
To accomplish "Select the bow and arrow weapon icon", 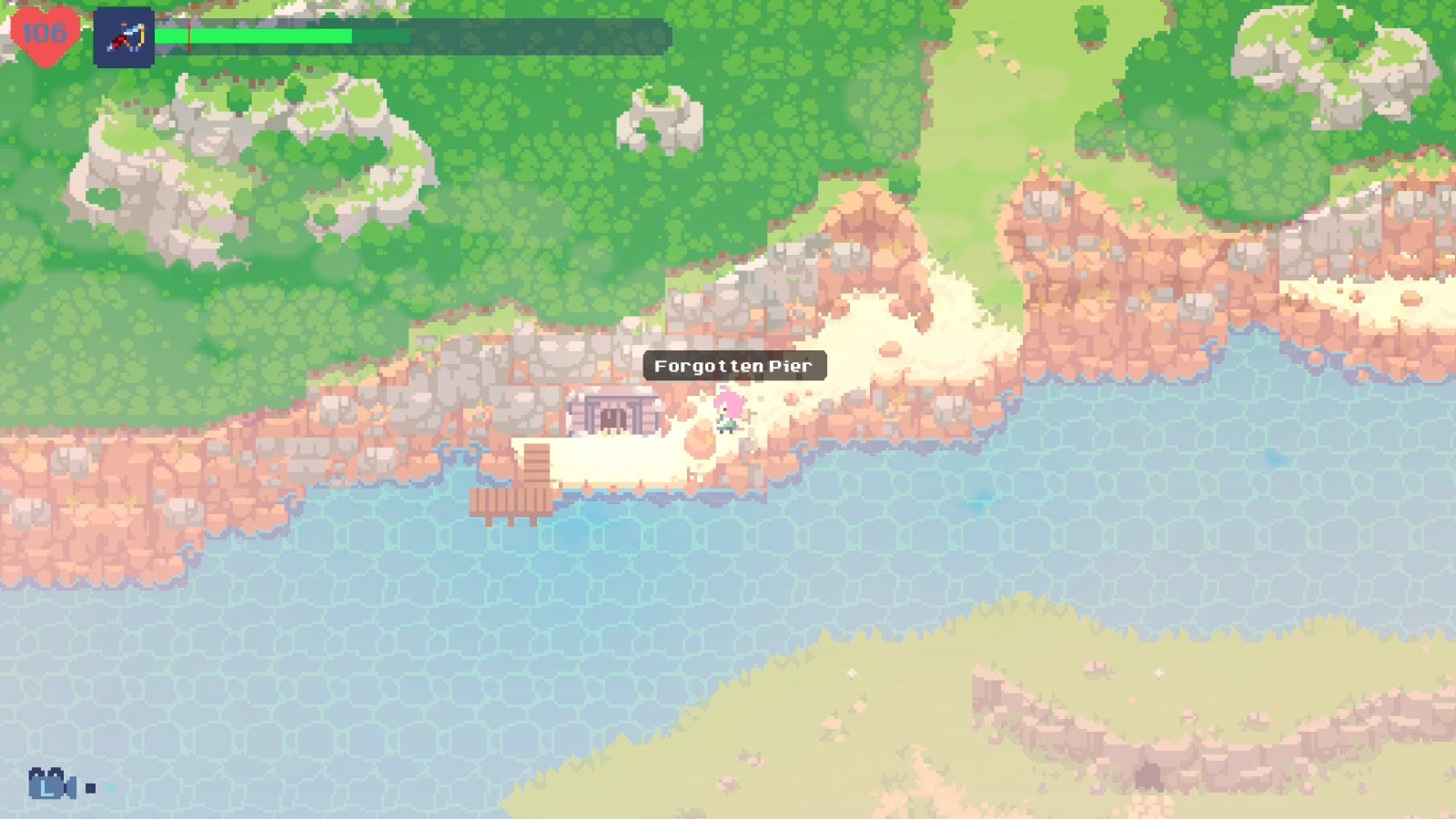I will (125, 38).
